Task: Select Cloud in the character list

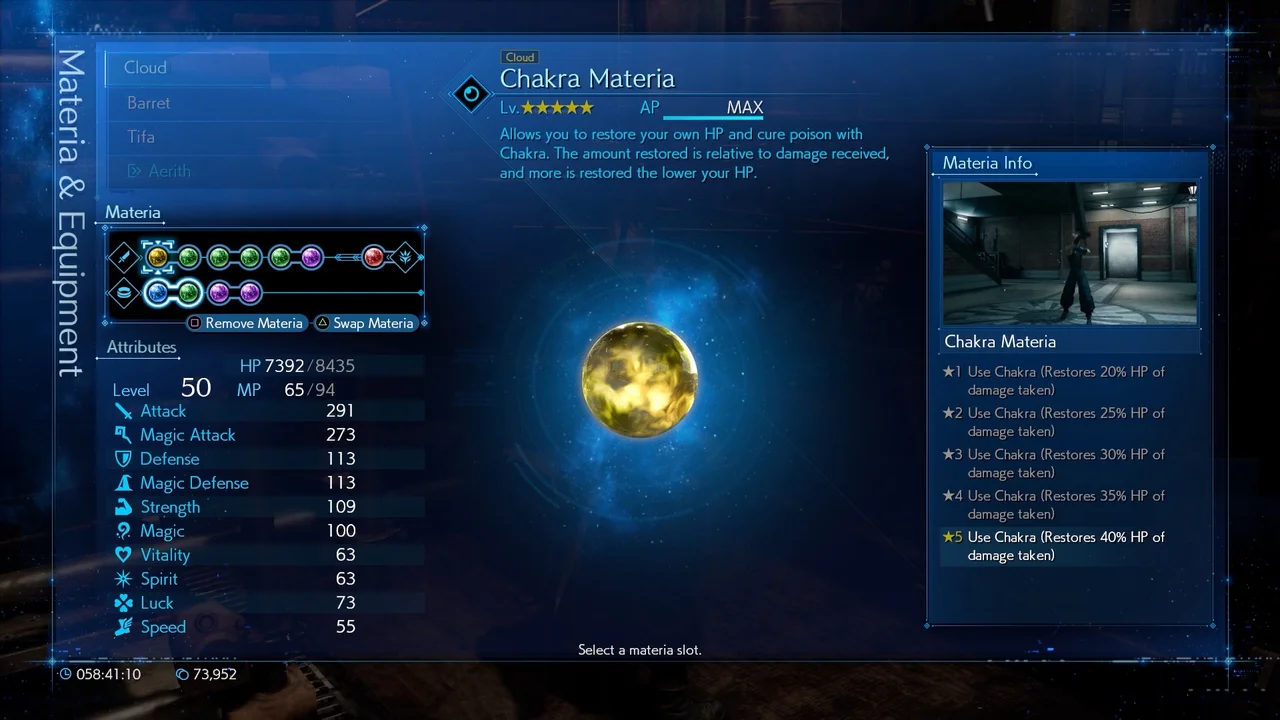Action: (146, 68)
